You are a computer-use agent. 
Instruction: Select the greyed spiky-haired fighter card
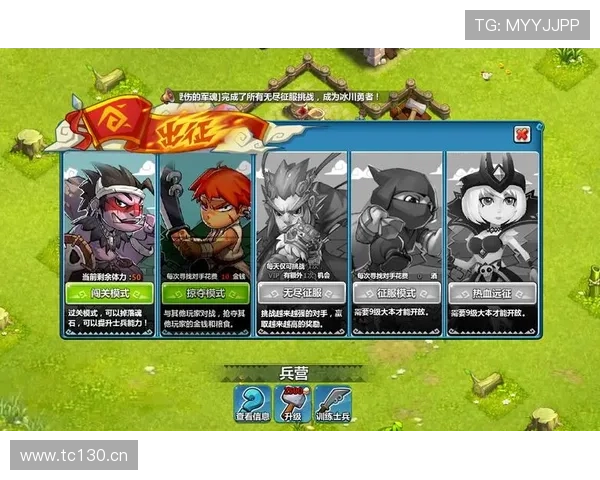tap(301, 215)
